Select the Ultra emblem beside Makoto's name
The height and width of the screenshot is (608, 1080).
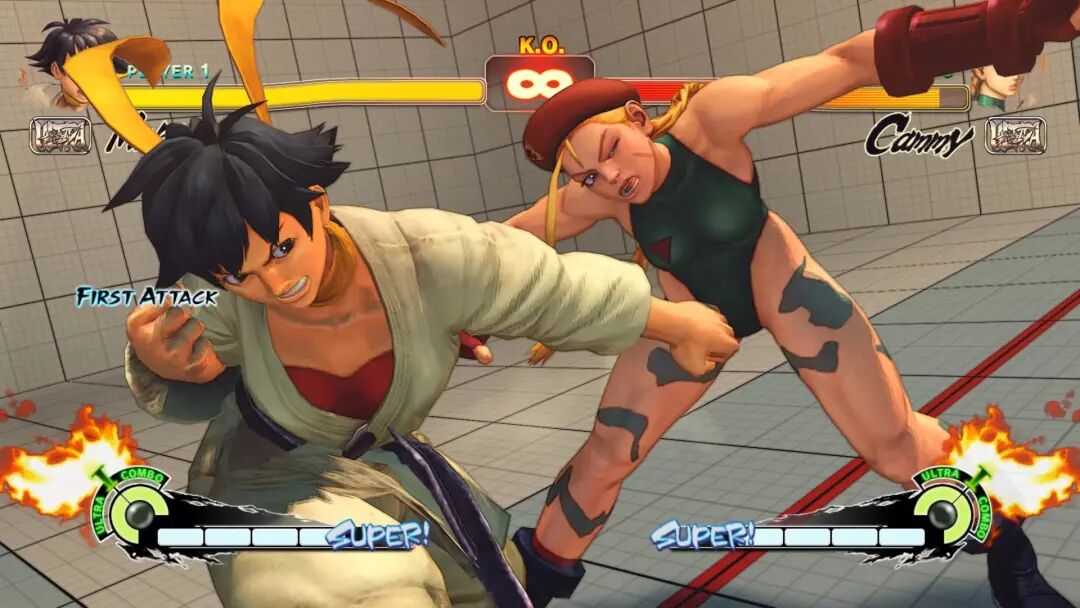(60, 135)
